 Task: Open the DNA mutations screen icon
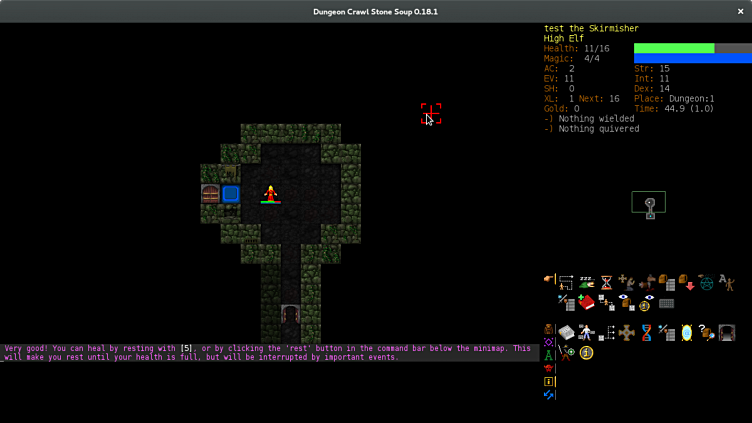tap(646, 333)
